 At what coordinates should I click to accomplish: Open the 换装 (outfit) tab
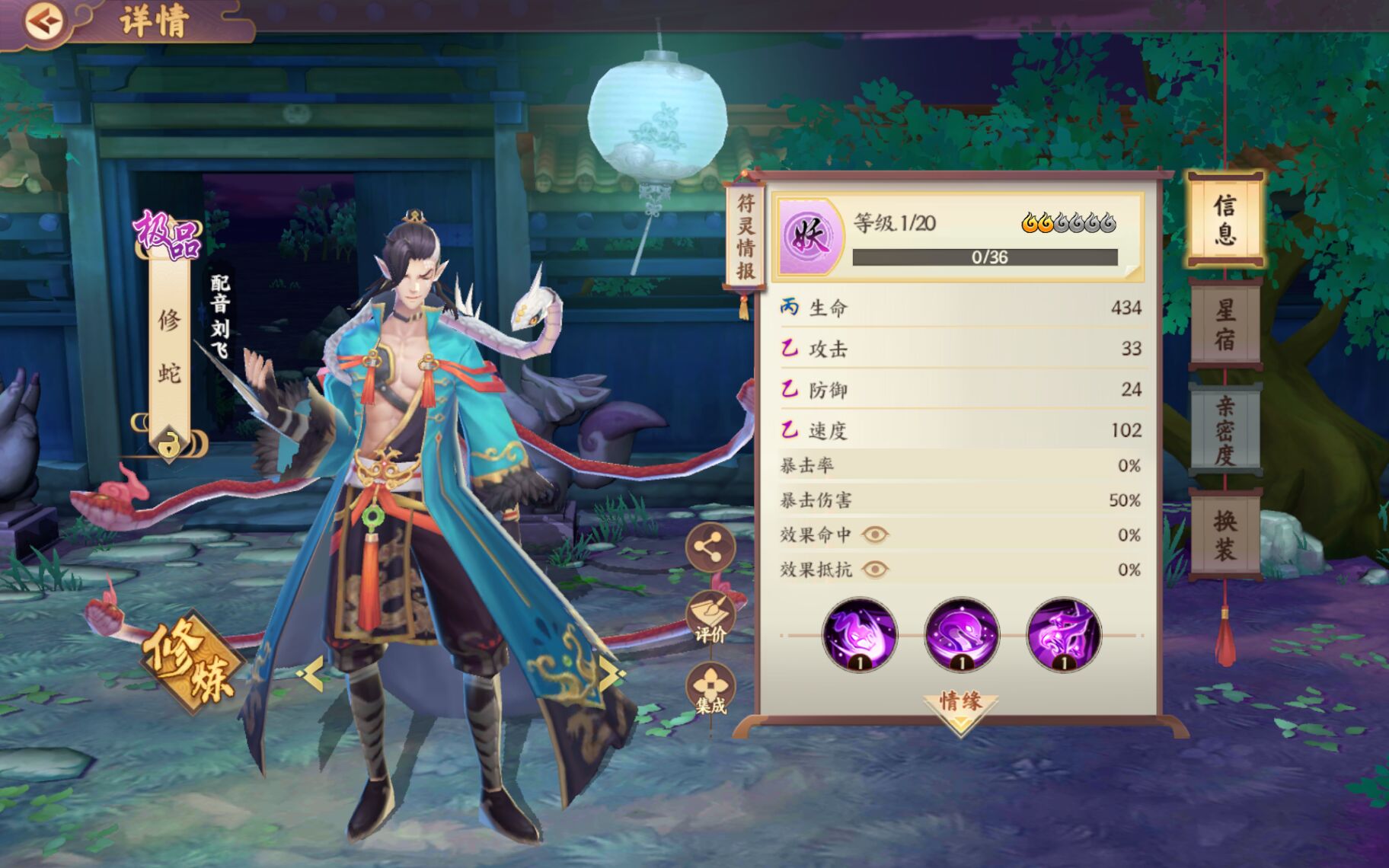1225,537
